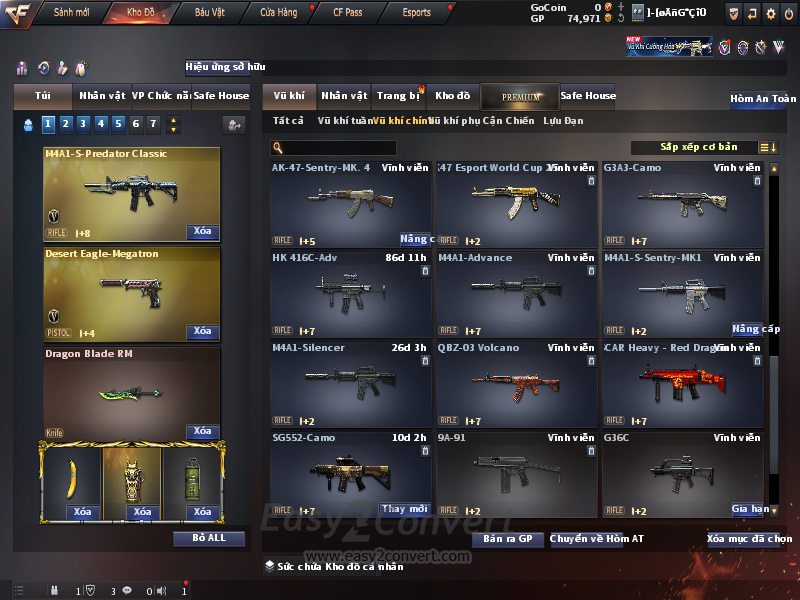Open the Cửa Hàng shop
Image resolution: width=800 pixels, height=600 pixels.
click(x=278, y=13)
